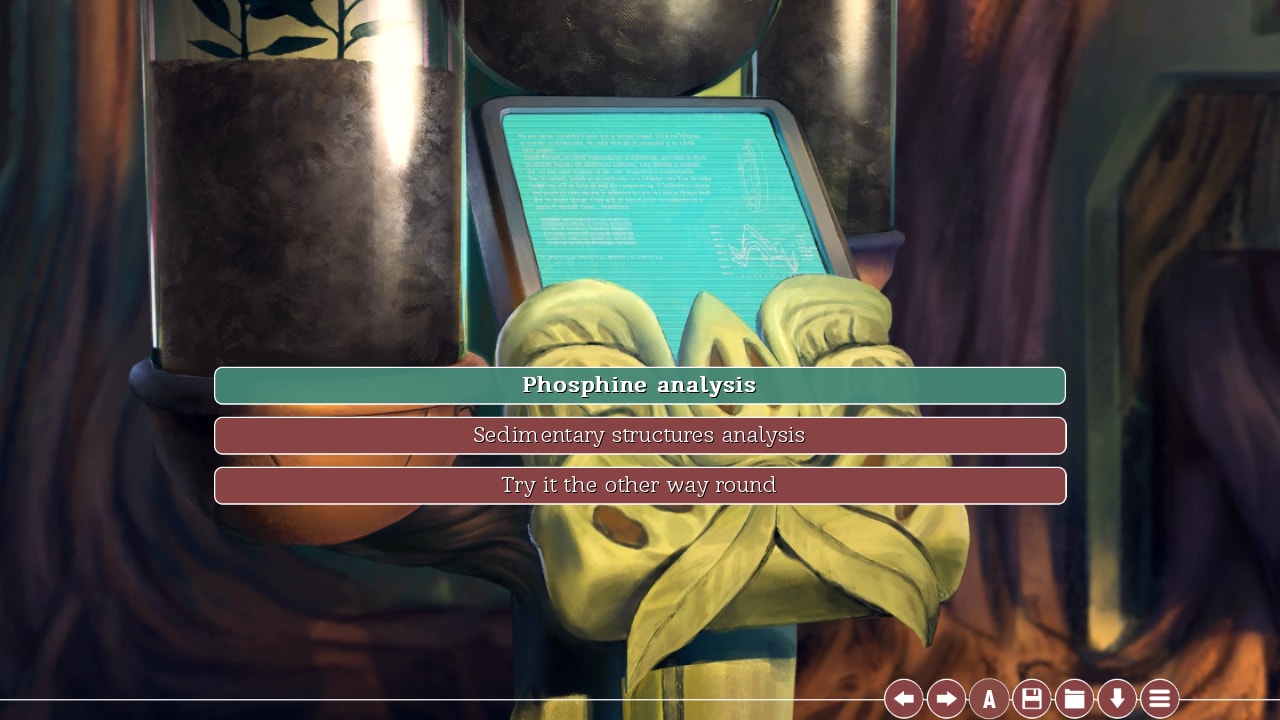This screenshot has height=720, width=1280.
Task: Open saved games via the folder icon
Action: (x=1074, y=698)
